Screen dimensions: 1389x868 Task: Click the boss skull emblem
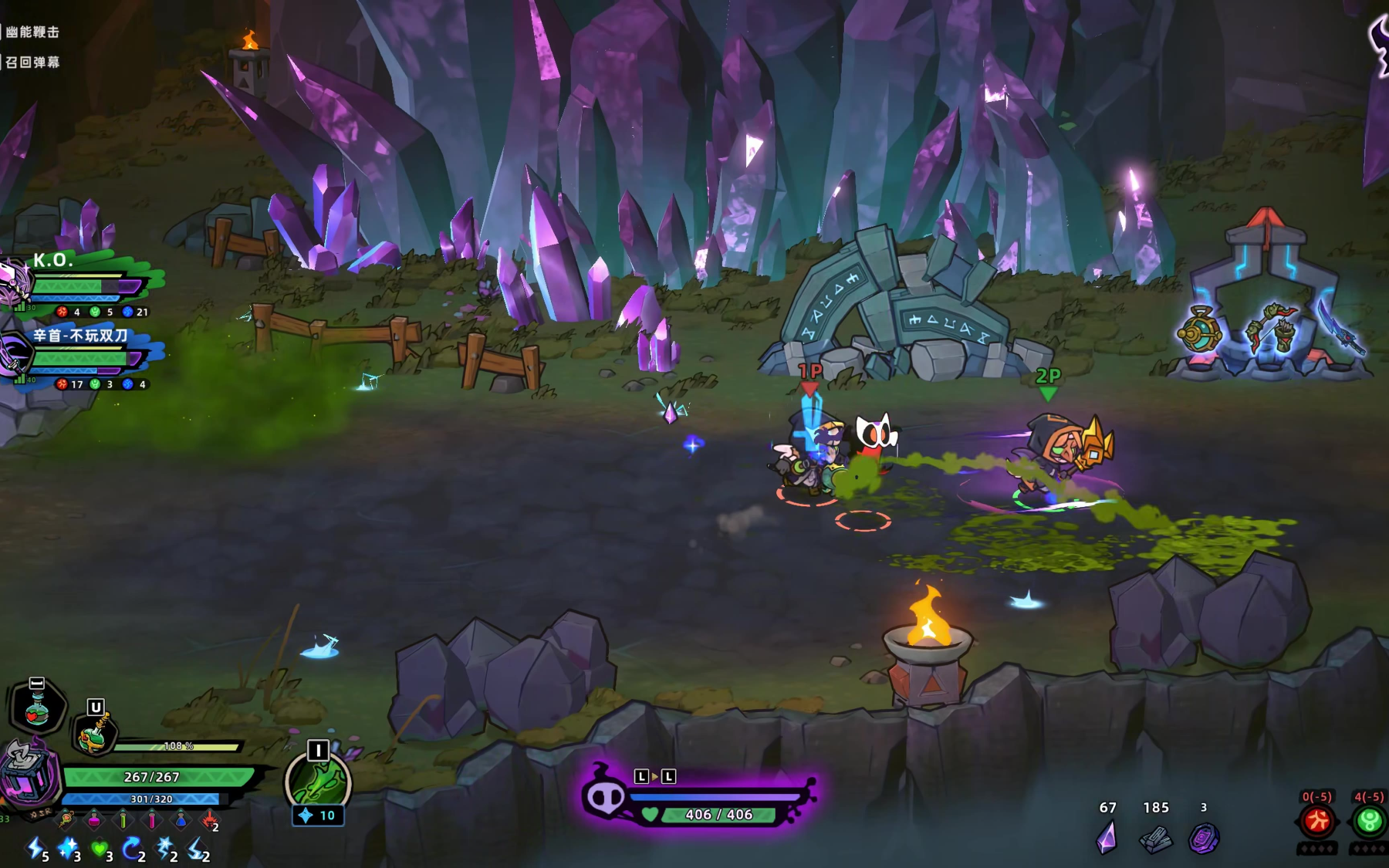[604, 797]
